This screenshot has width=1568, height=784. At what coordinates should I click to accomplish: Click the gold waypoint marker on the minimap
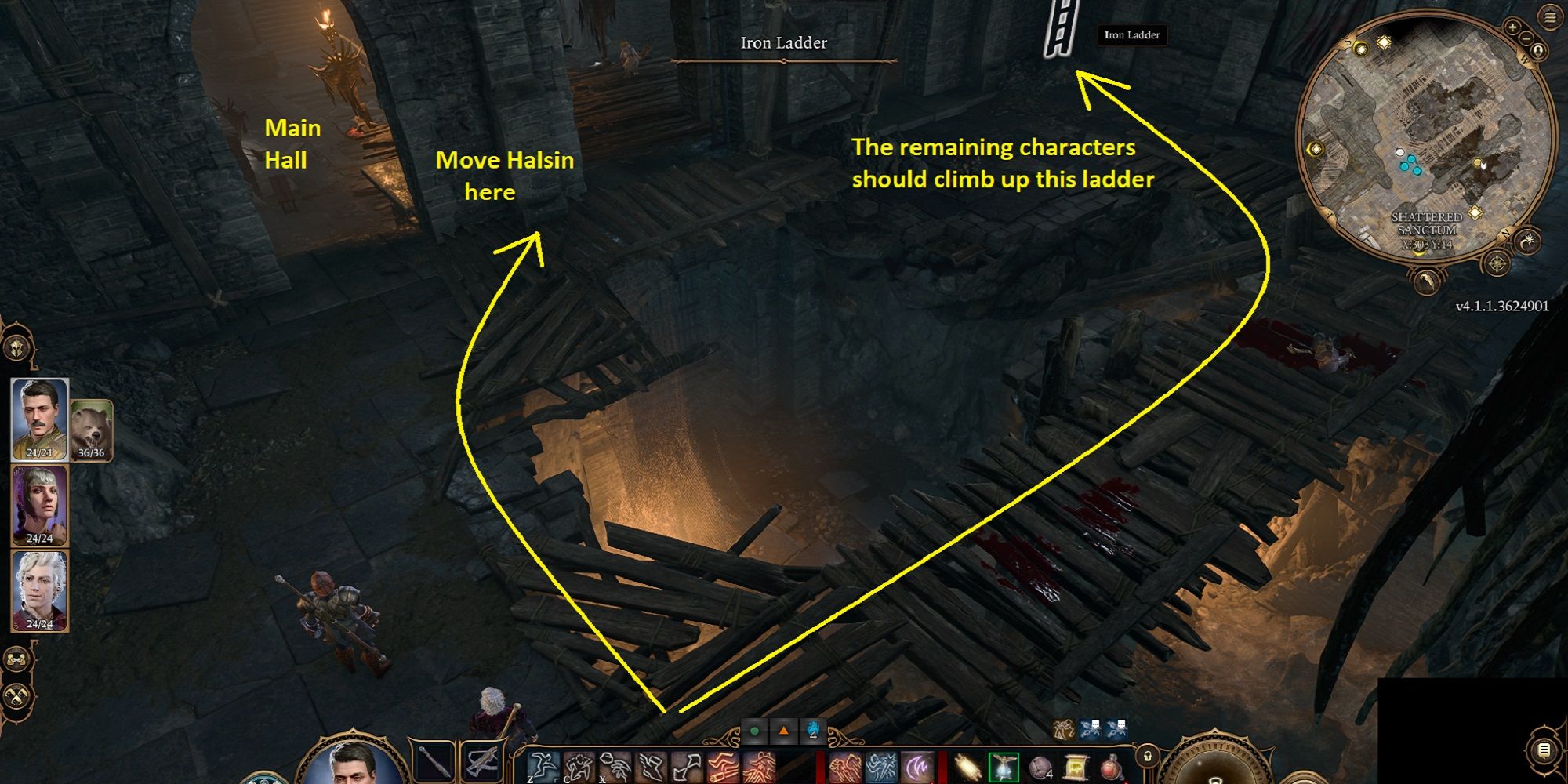(x=1384, y=42)
